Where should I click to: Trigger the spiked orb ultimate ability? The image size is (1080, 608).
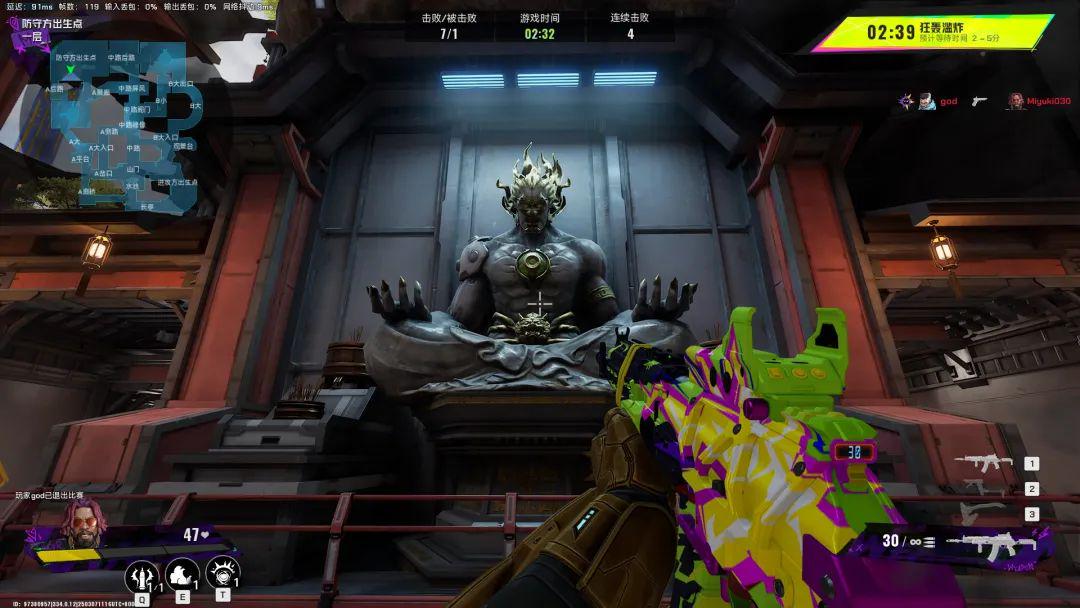click(x=223, y=574)
